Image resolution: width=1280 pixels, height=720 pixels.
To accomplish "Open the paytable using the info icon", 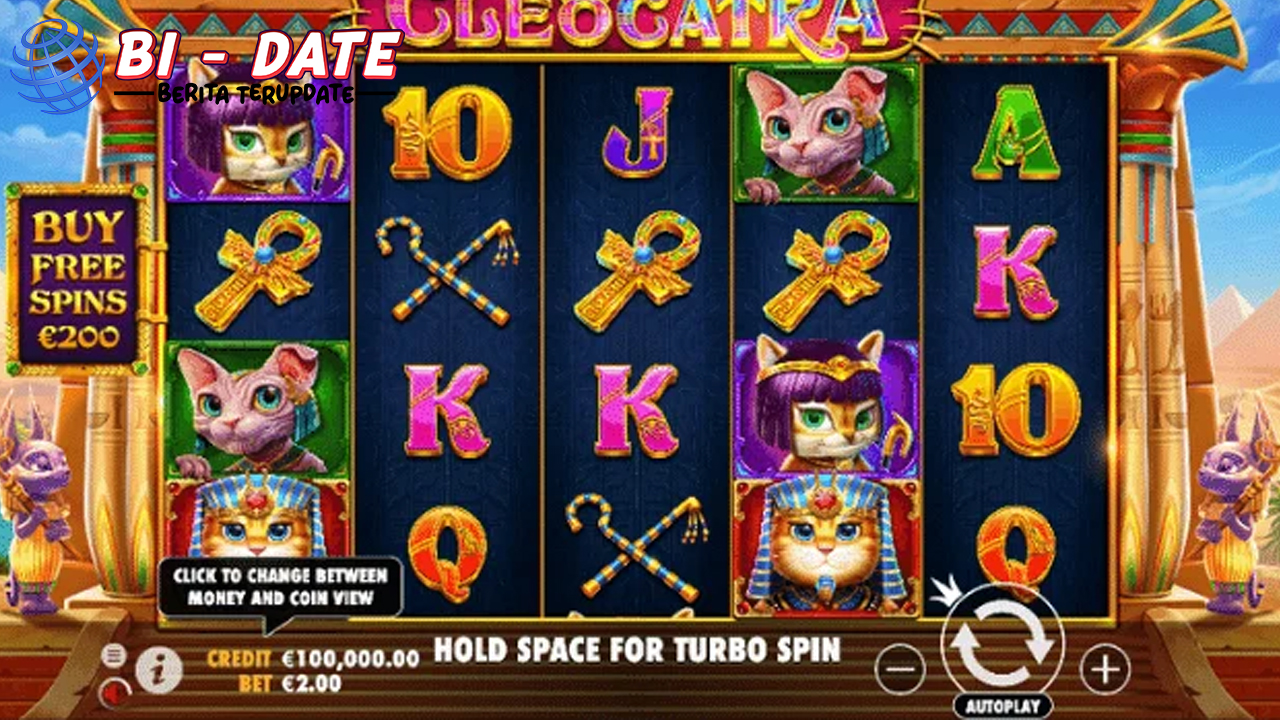I will coord(158,670).
